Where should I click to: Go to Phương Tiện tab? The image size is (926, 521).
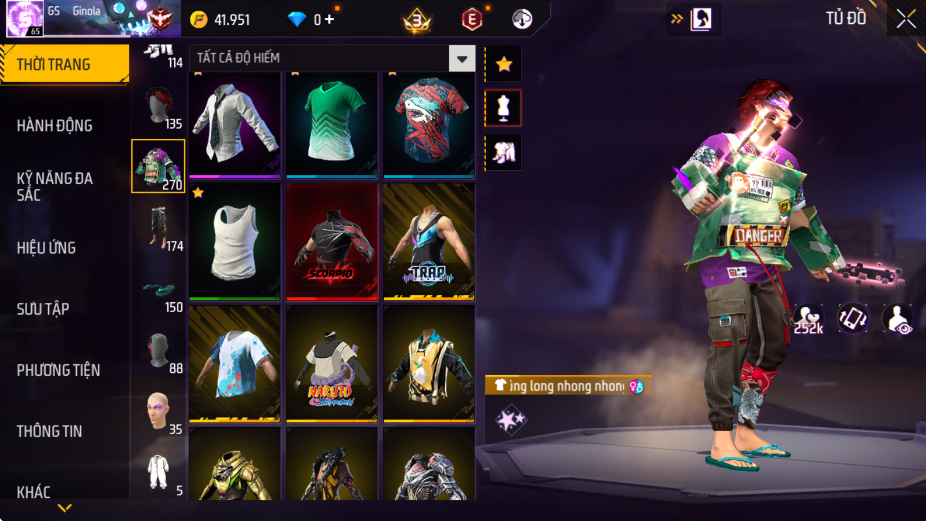[x=58, y=370]
